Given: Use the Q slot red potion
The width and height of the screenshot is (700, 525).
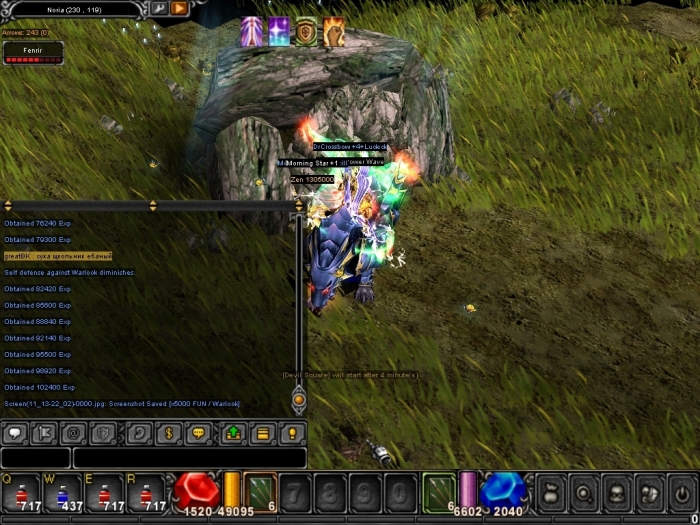Looking at the screenshot, I should pyautogui.click(x=27, y=494).
